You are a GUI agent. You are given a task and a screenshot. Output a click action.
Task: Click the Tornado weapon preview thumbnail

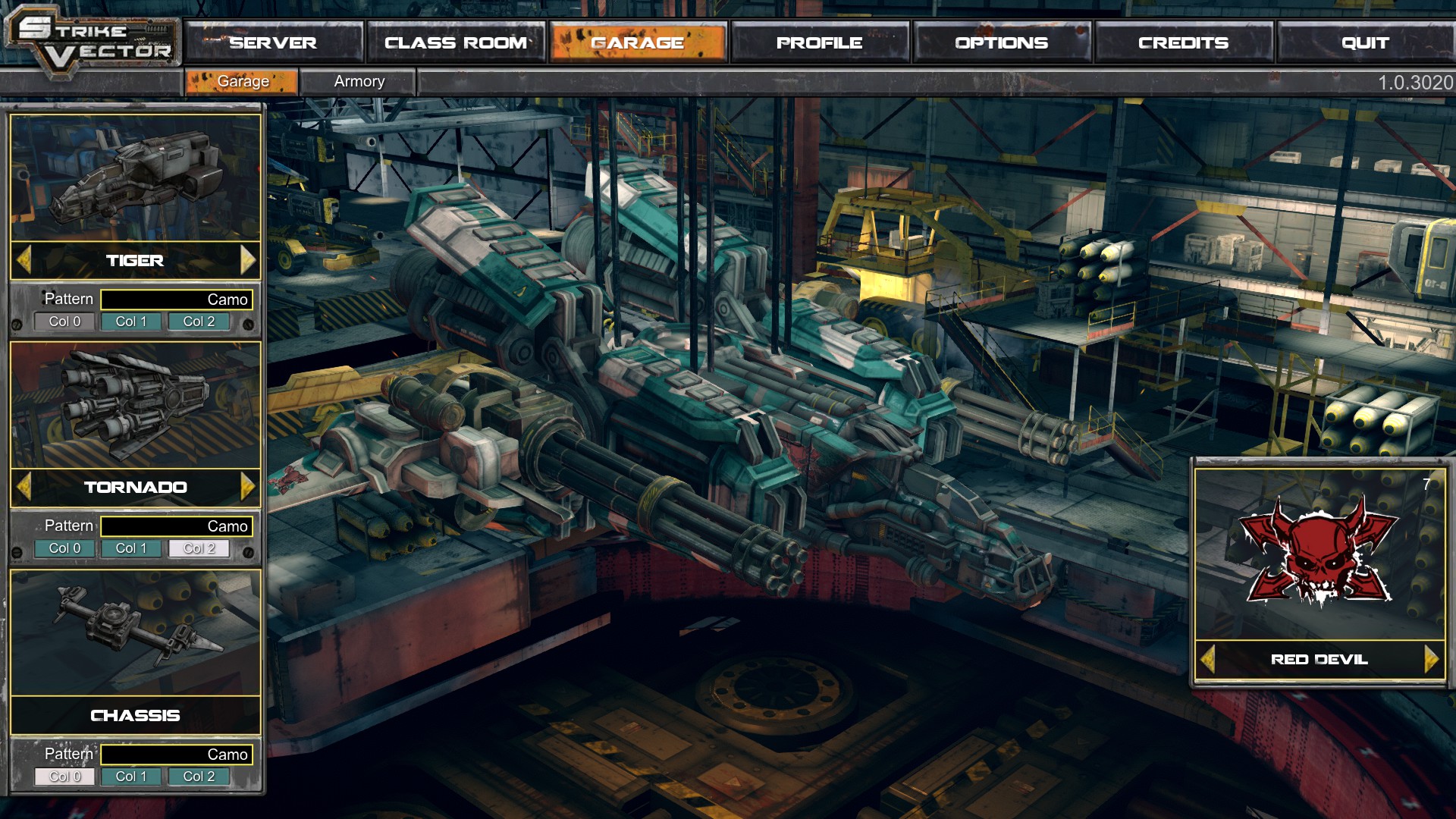(x=136, y=406)
